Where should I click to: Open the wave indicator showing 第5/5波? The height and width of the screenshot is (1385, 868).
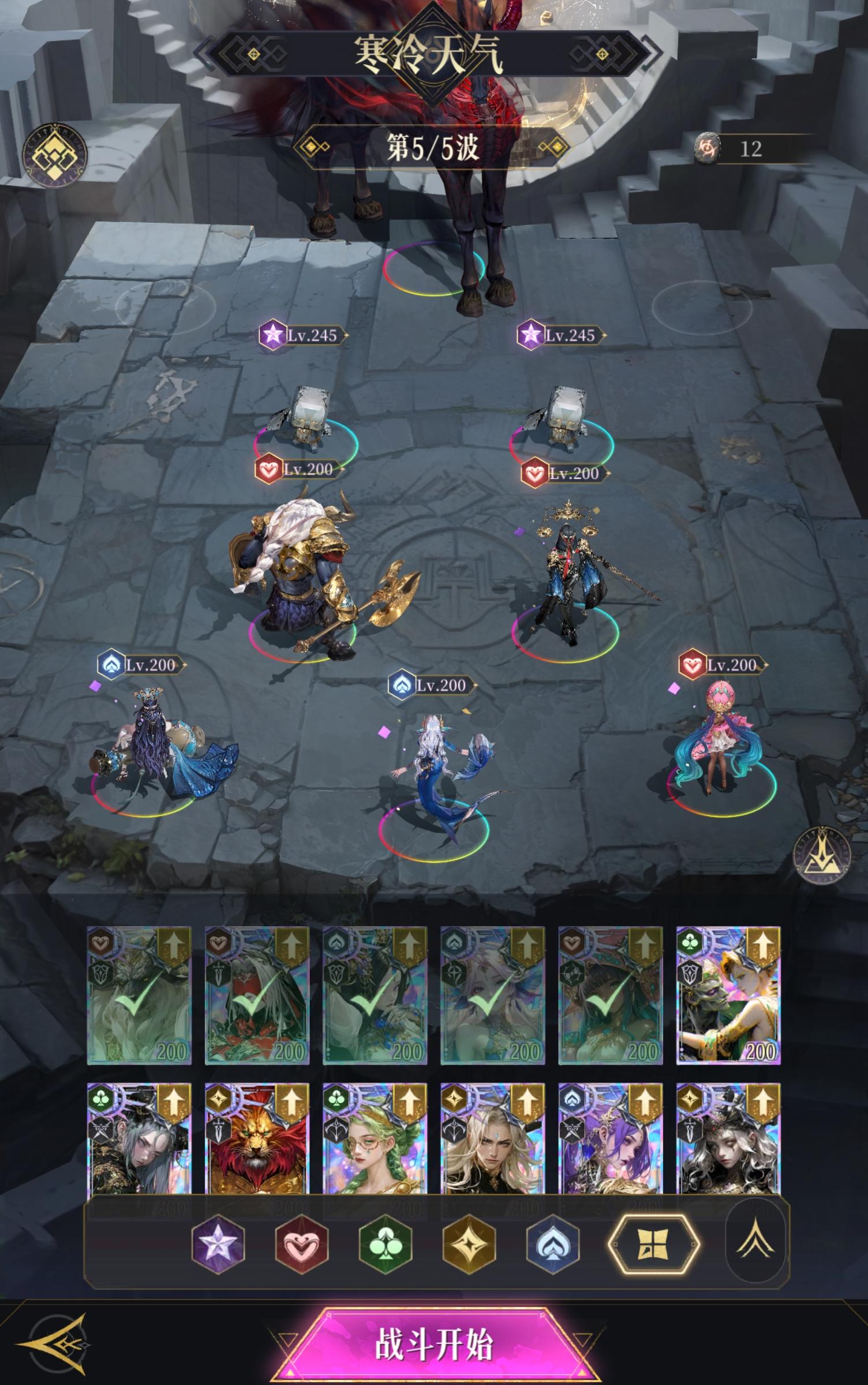click(434, 147)
